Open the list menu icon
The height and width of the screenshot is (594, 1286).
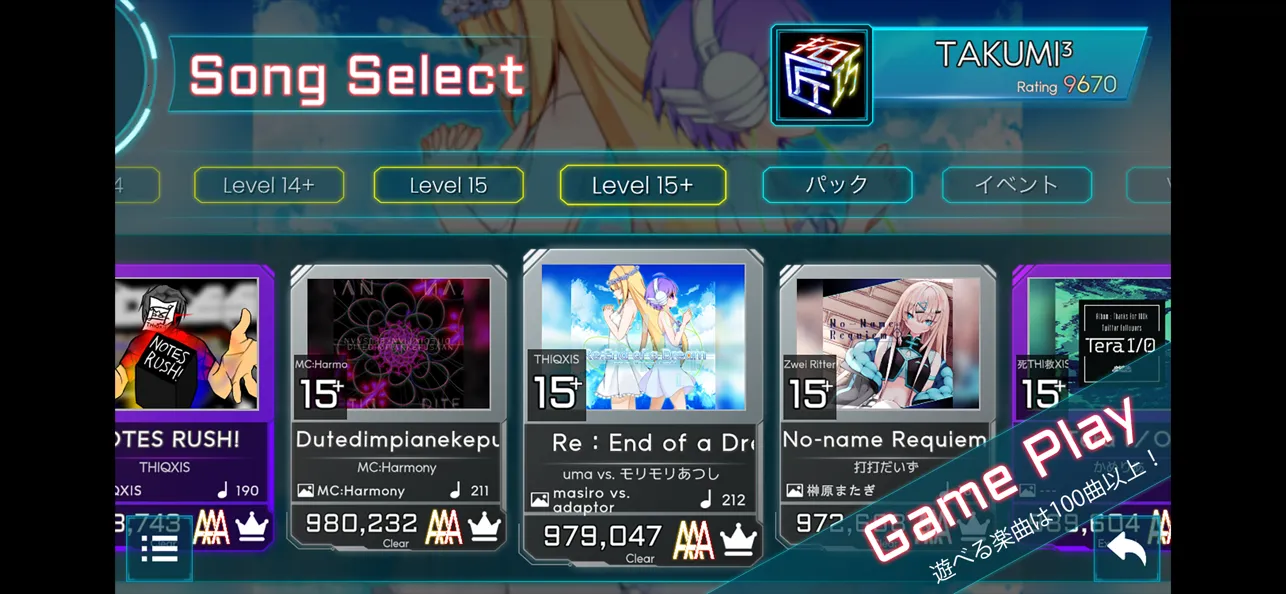point(159,549)
